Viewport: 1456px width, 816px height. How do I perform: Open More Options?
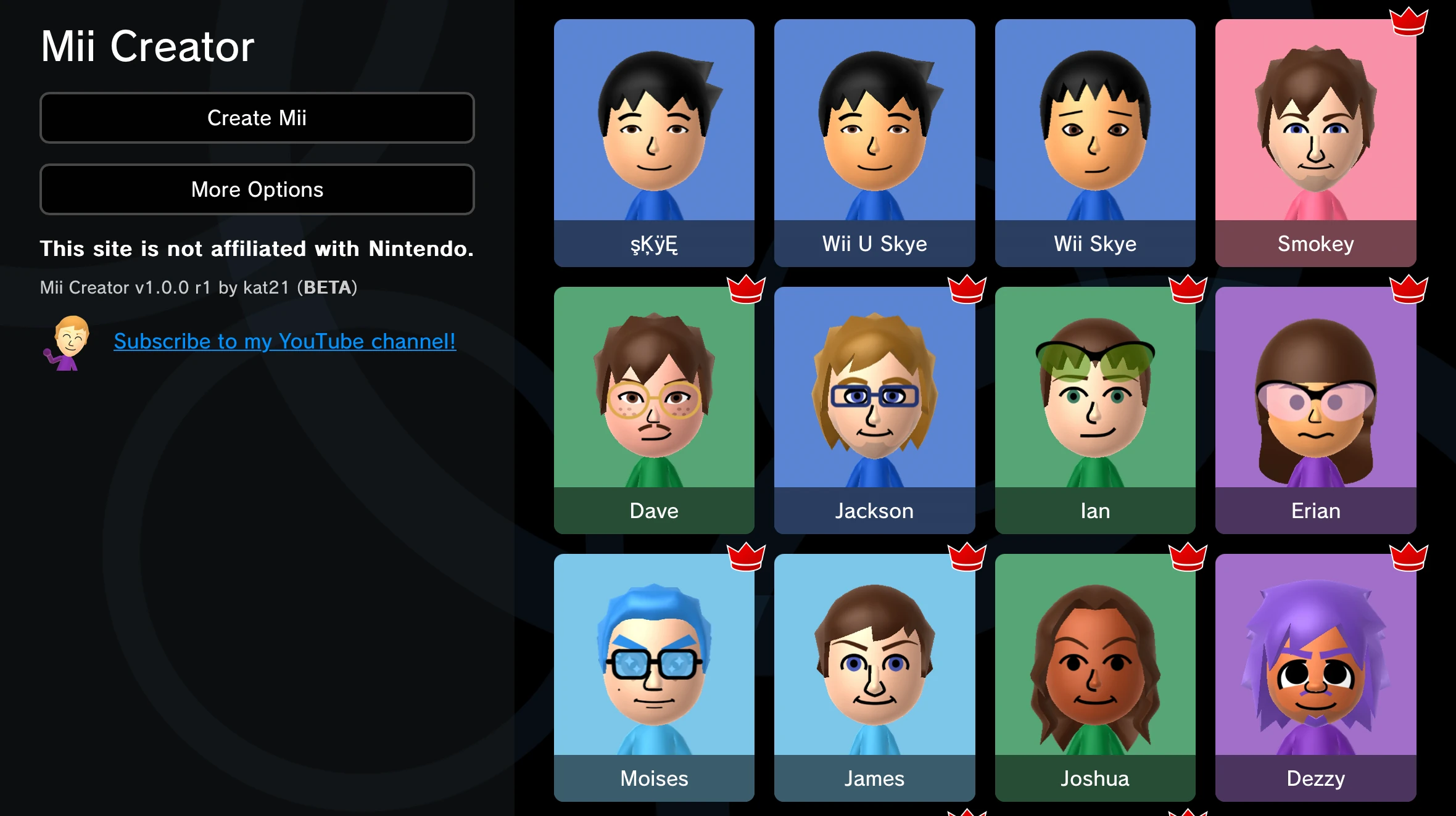click(257, 189)
